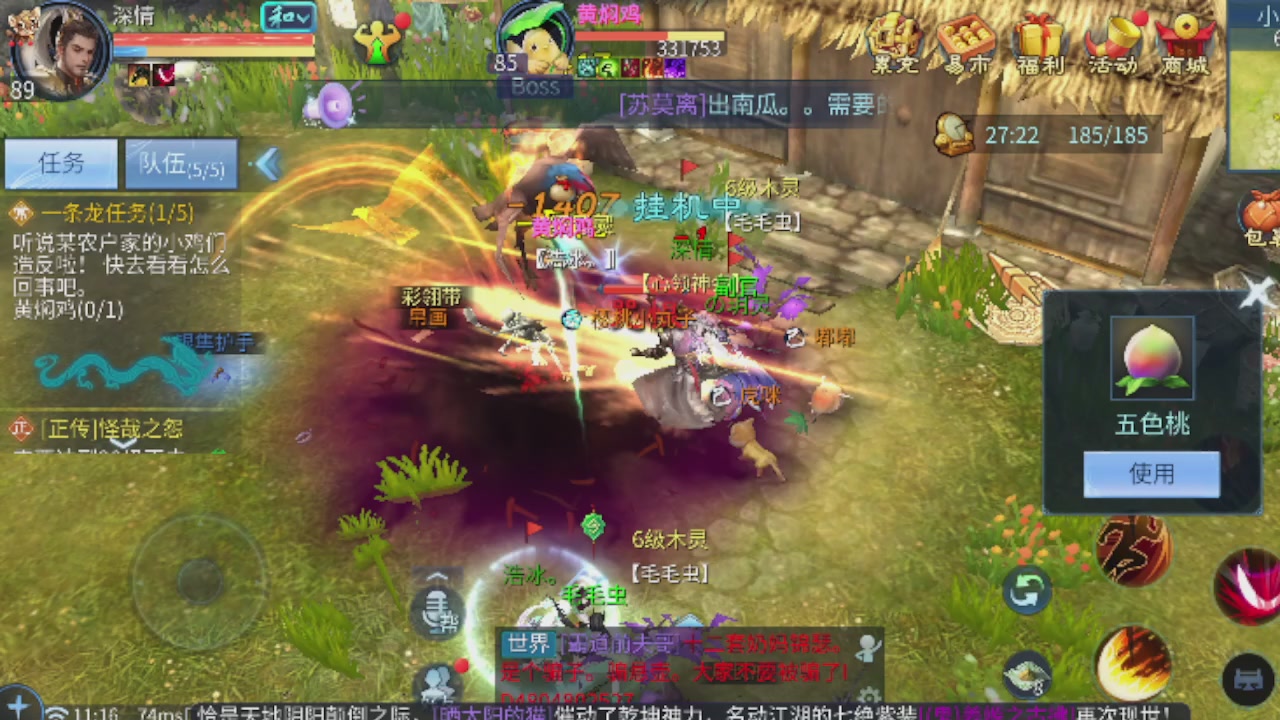The image size is (1280, 720).
Task: Tap the circular-arrow target switch icon
Action: [x=1028, y=592]
